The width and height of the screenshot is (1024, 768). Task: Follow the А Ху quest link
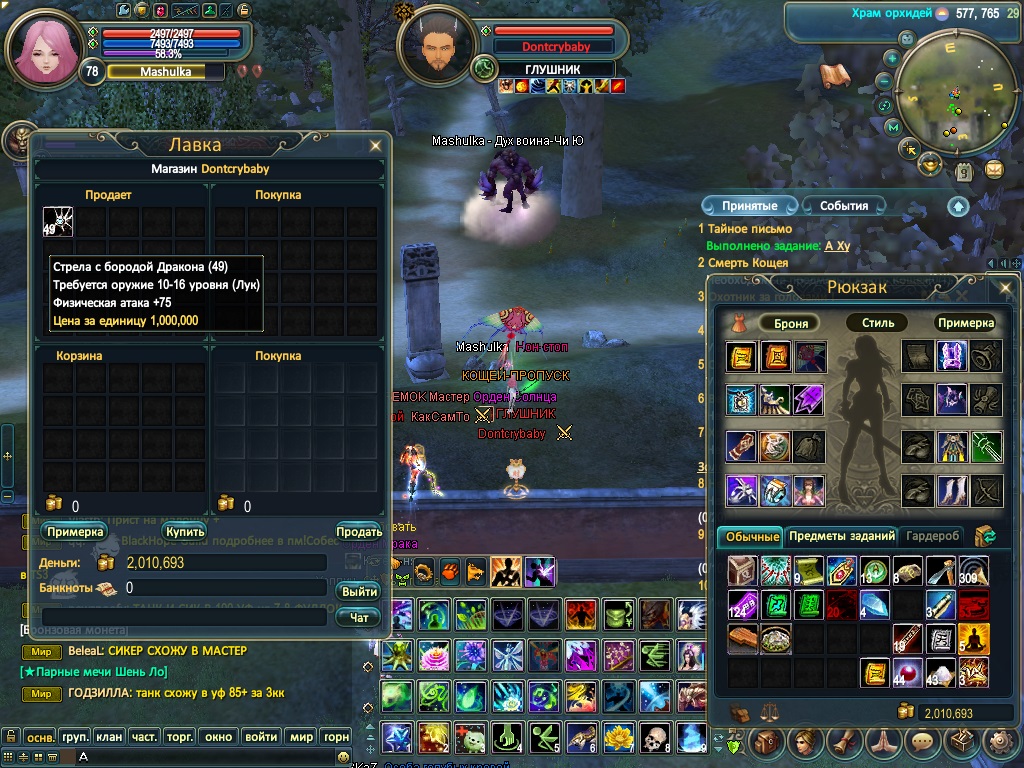pos(837,246)
